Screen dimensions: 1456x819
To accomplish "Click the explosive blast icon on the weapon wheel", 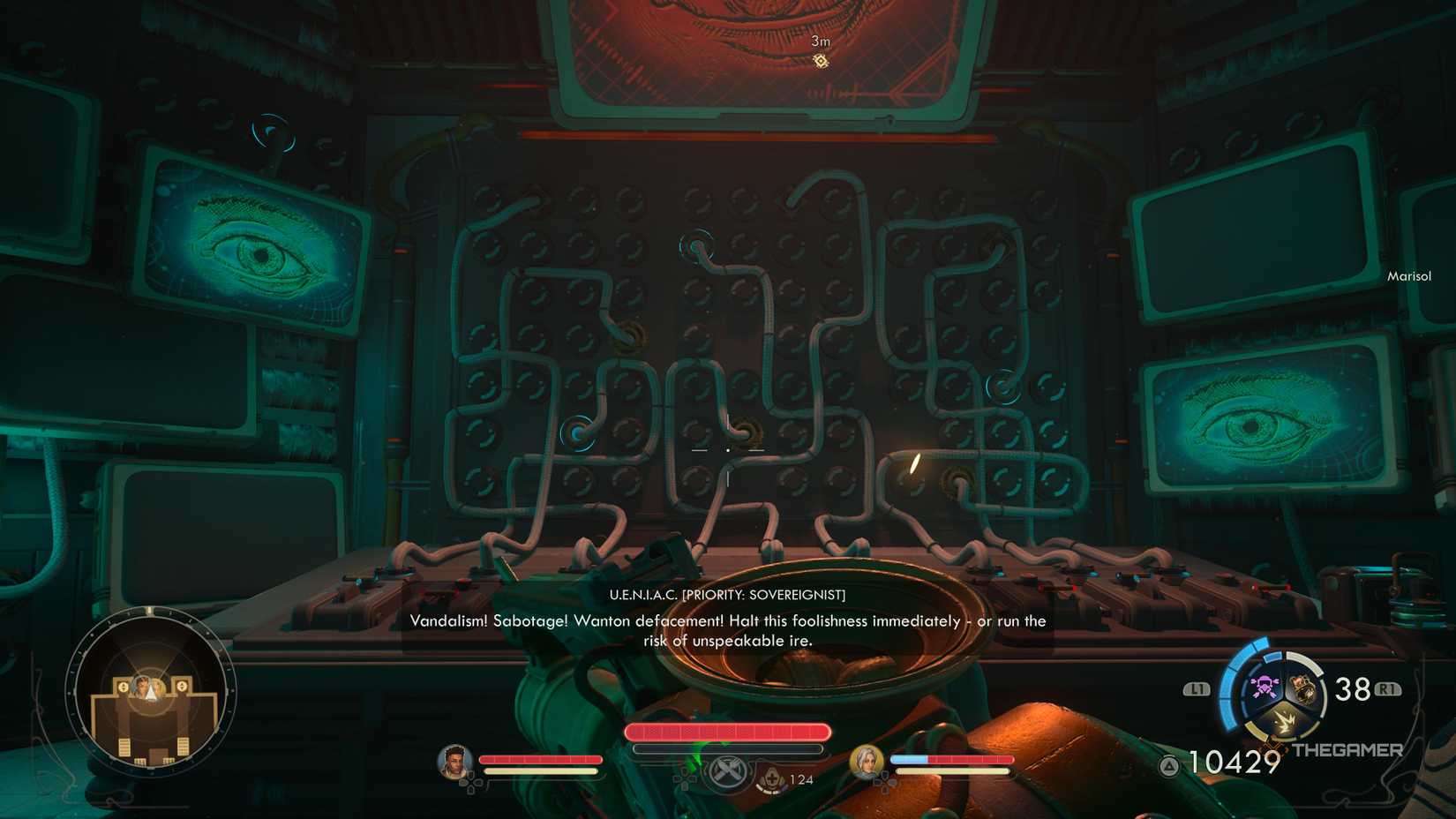I will pos(1286,720).
